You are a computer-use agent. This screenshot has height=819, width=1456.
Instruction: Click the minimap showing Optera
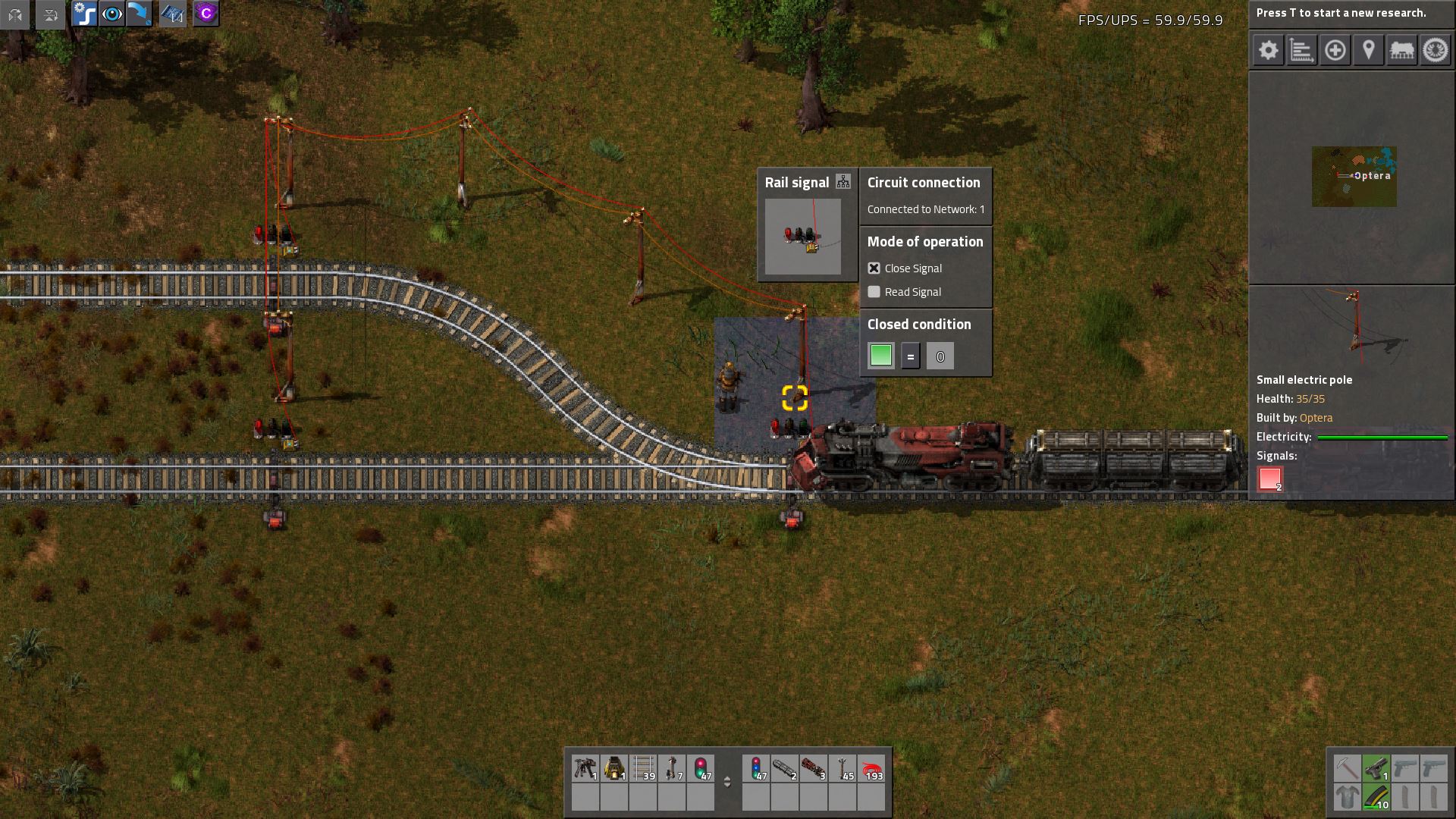point(1354,176)
